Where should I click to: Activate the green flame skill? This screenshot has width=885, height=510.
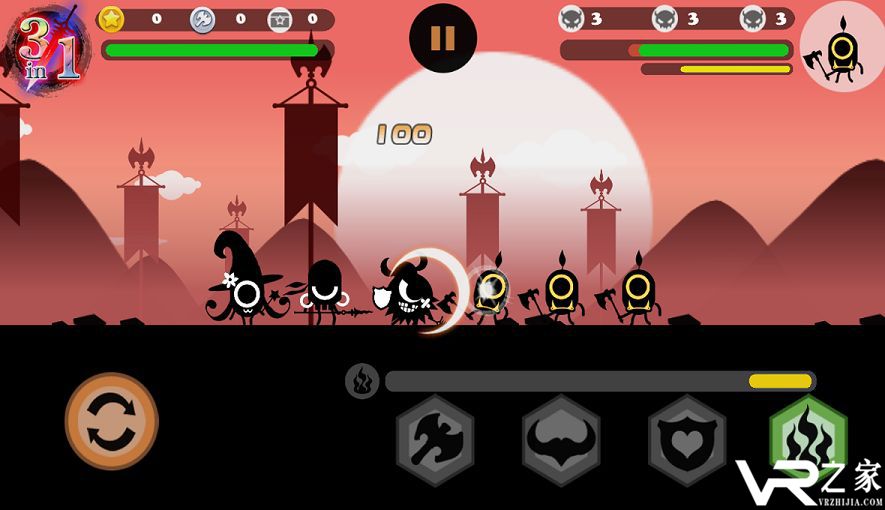808,436
